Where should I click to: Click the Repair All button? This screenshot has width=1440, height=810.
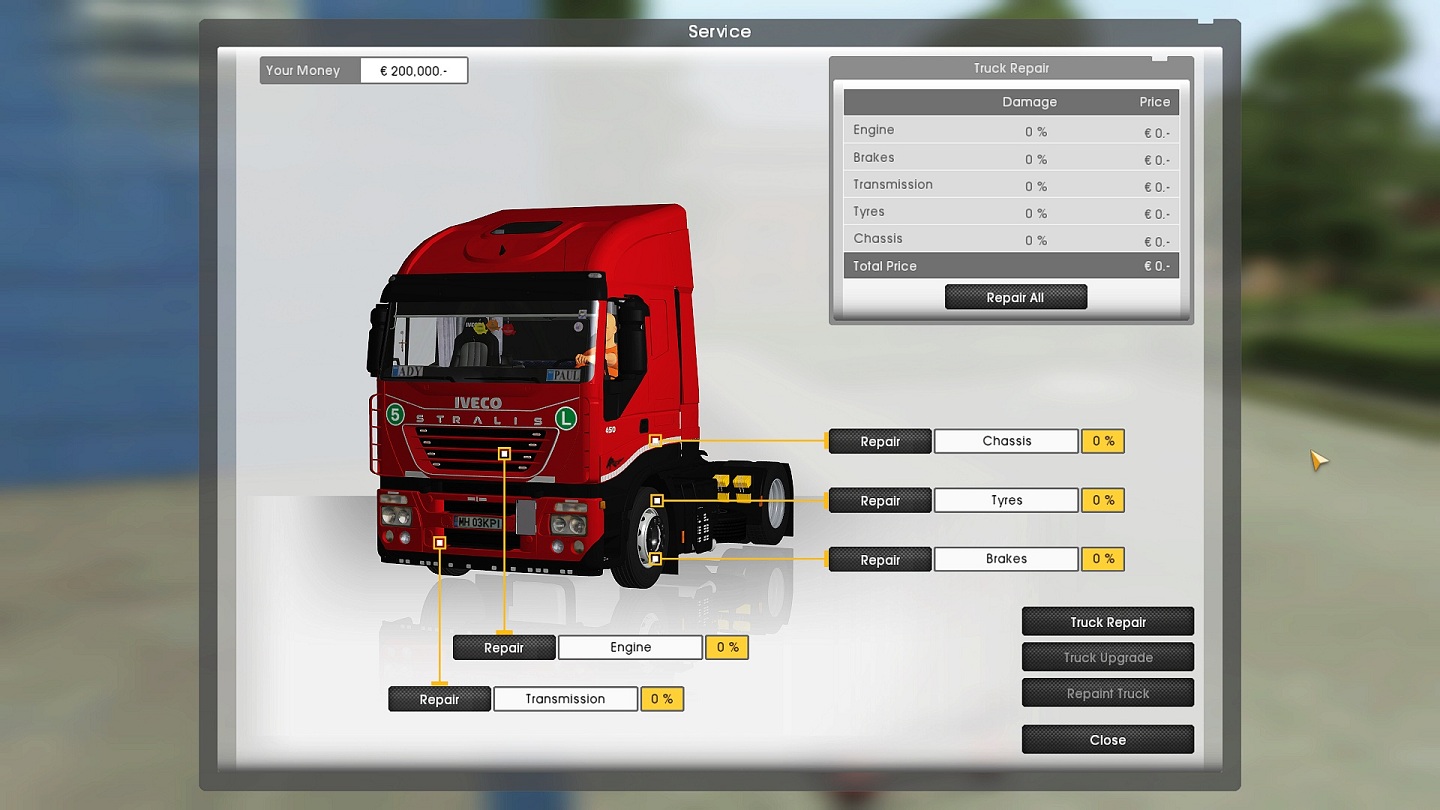pos(1015,297)
